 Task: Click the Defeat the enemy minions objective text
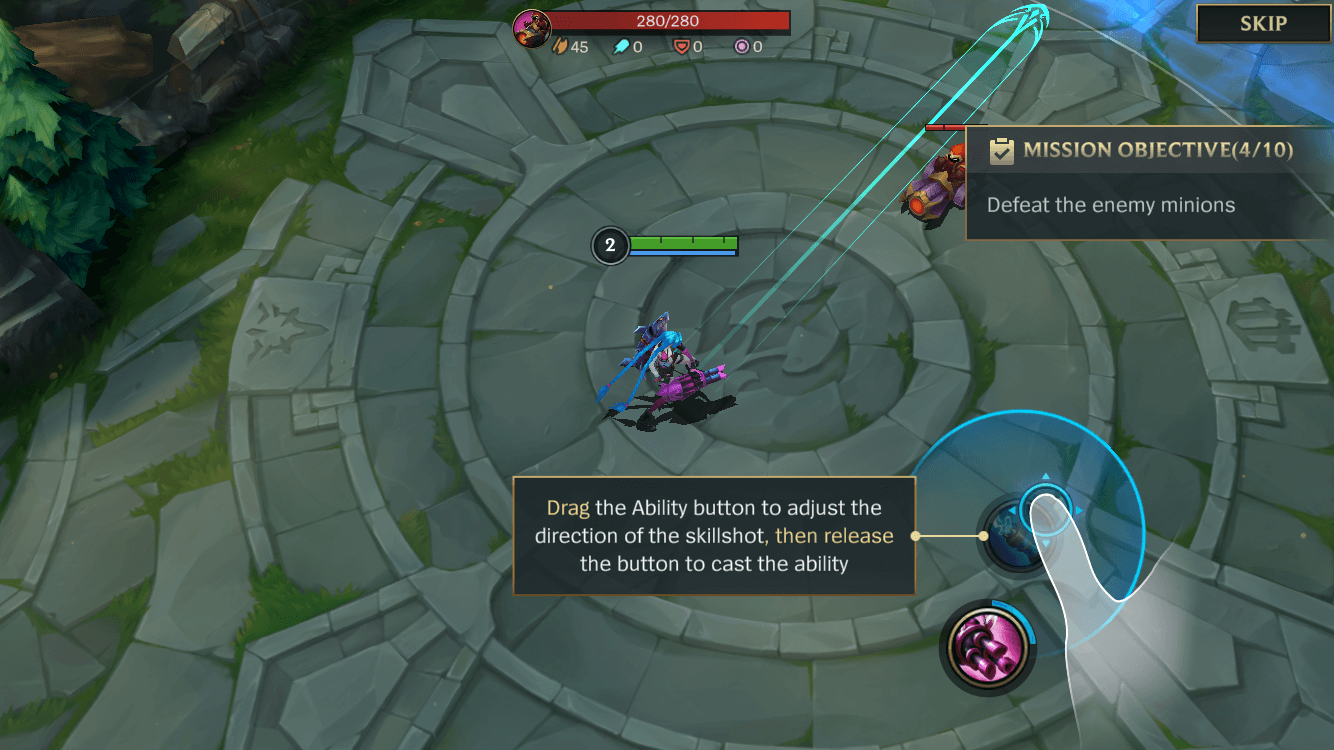click(x=1110, y=204)
